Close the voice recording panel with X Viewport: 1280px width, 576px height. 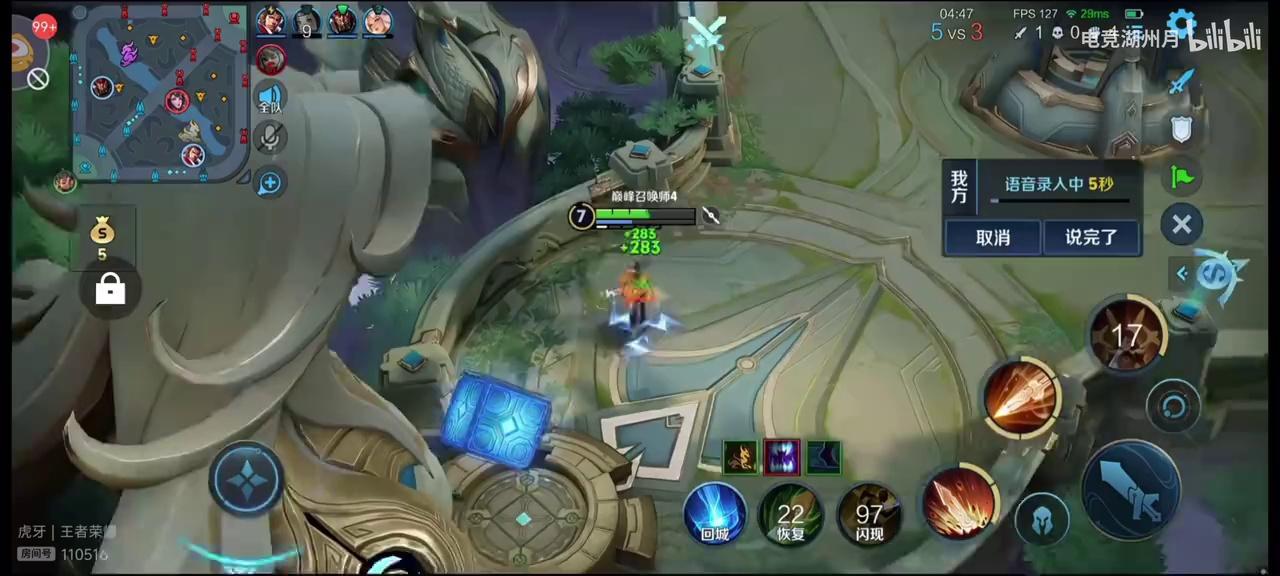1181,224
